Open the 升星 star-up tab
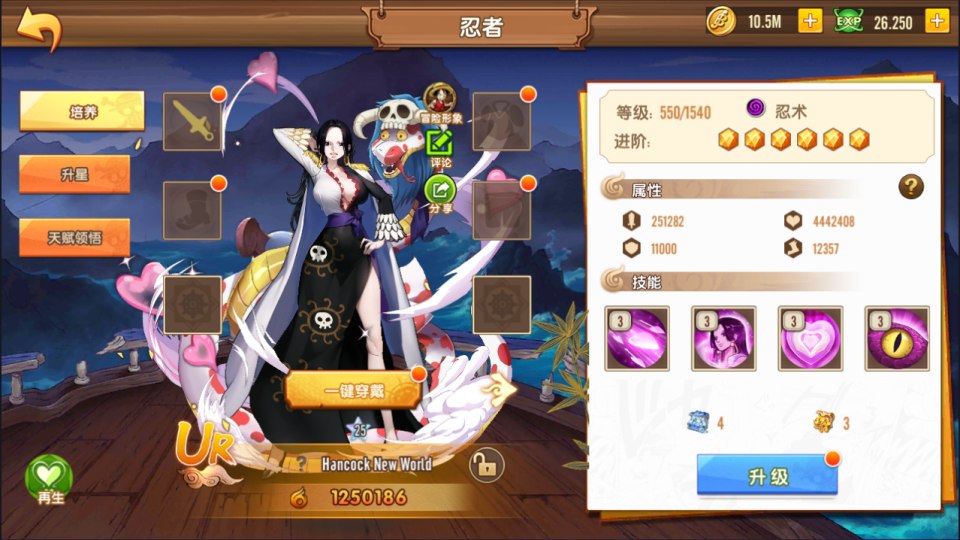 click(x=75, y=174)
